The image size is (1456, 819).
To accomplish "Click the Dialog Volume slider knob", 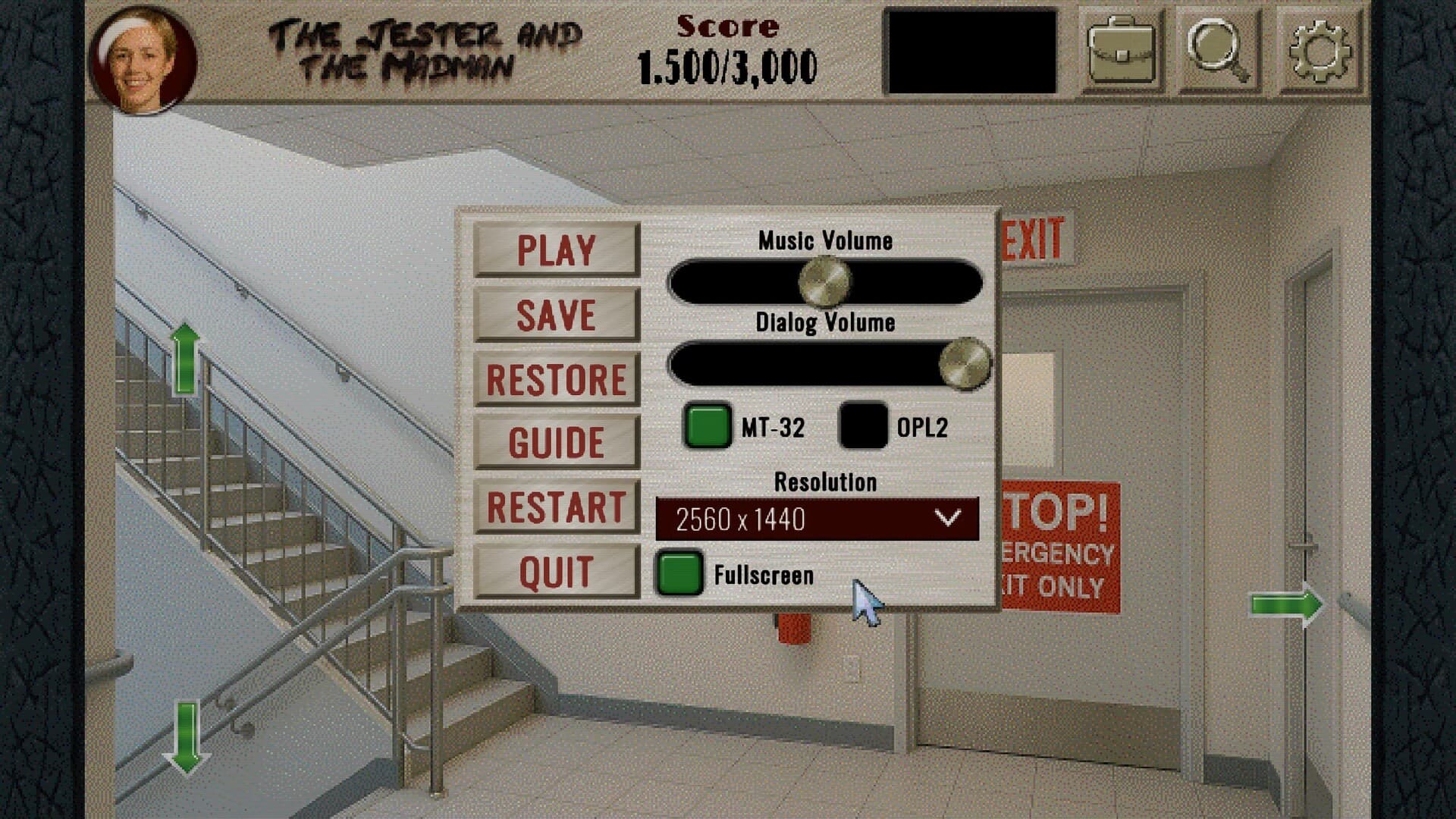I will tap(968, 364).
